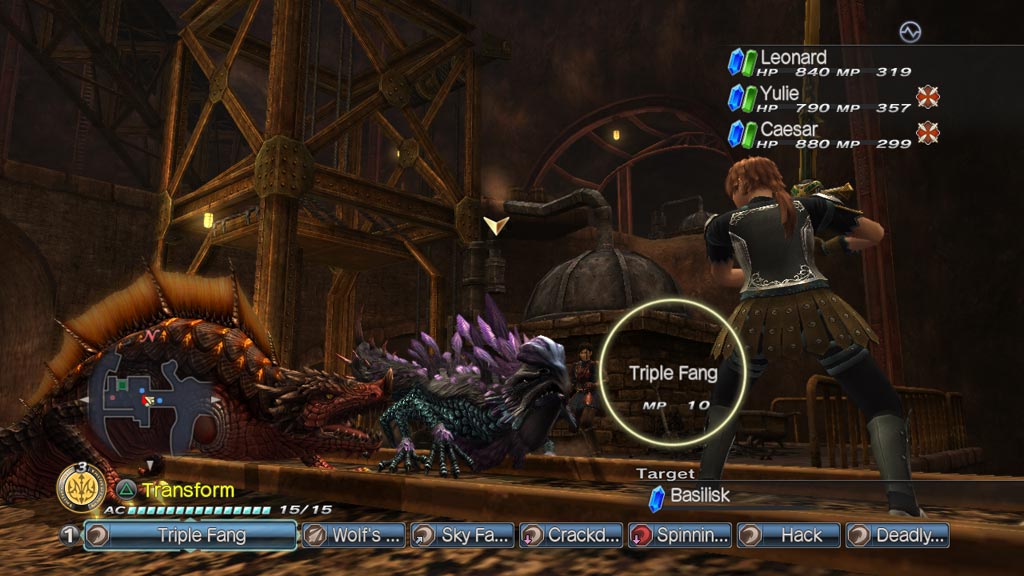Choose the Wolf's skill slot
The image size is (1024, 576).
point(353,535)
